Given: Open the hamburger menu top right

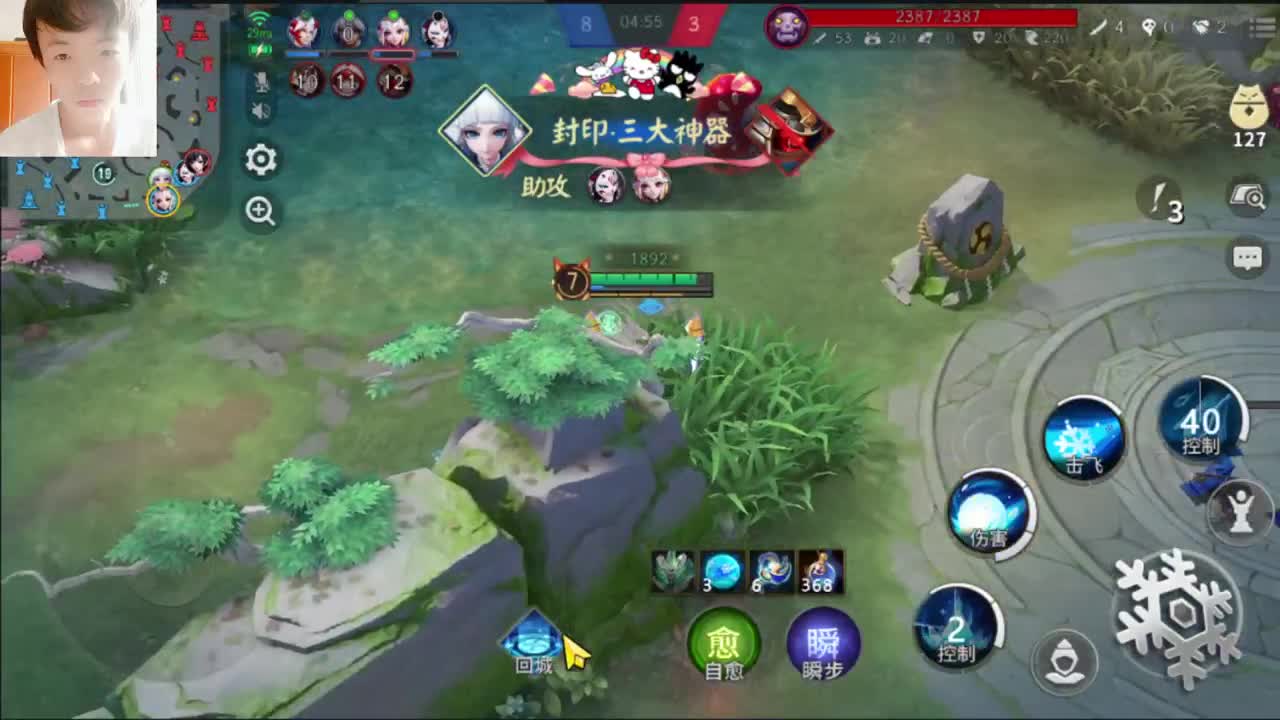Looking at the screenshot, I should 1262,28.
